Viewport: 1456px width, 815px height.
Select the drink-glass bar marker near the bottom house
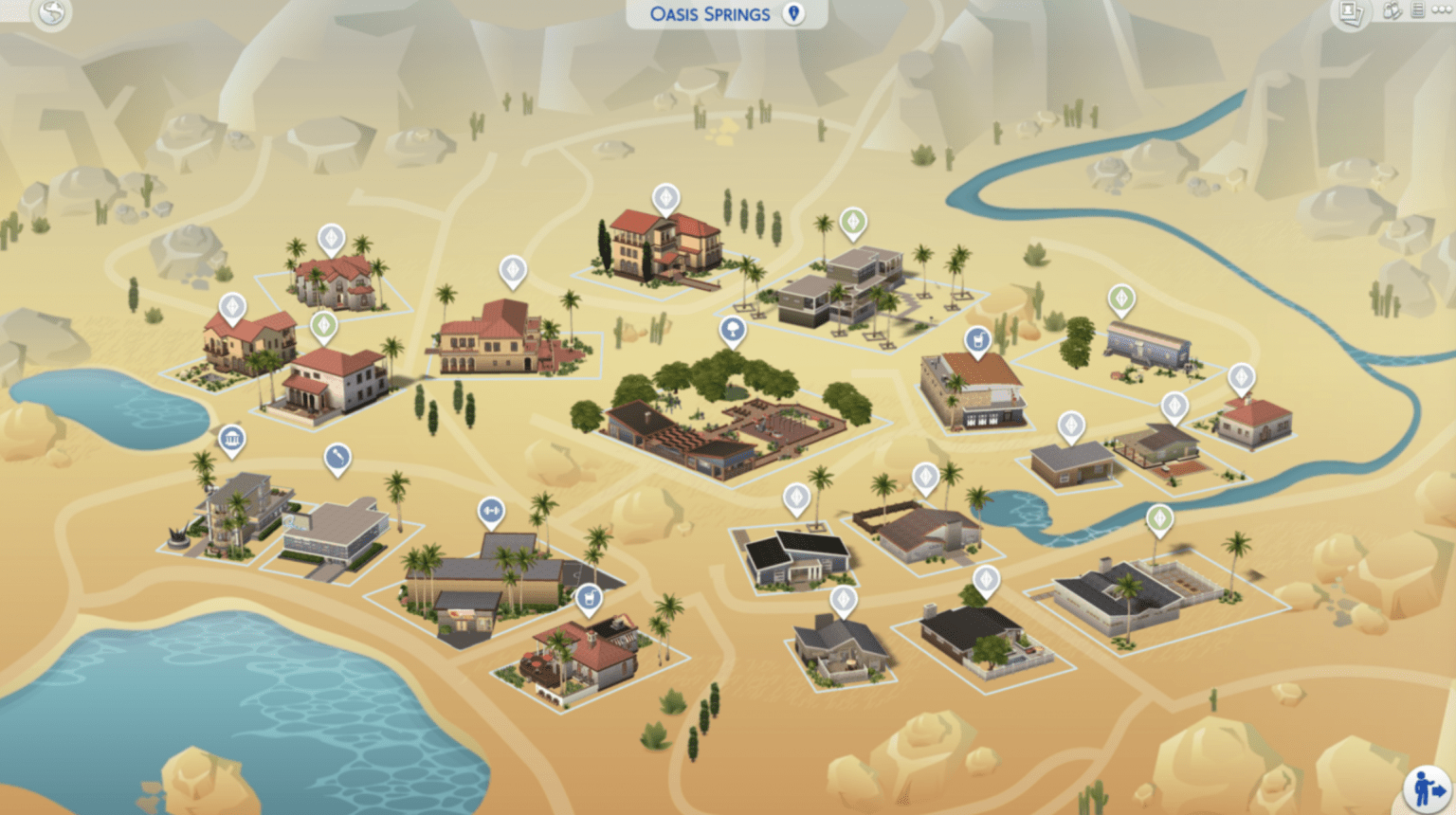point(588,597)
